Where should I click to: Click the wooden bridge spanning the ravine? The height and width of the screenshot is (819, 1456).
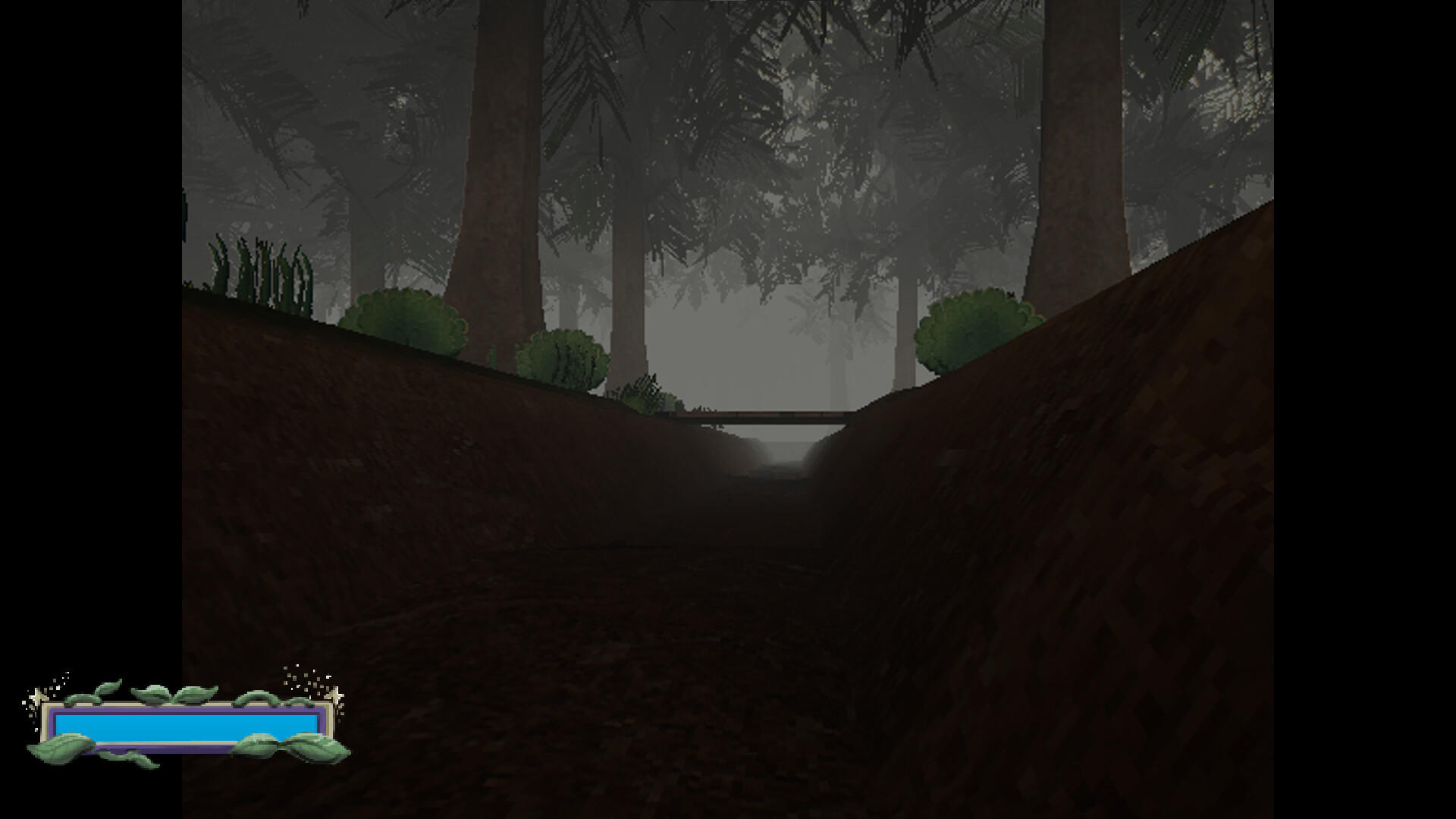(758, 416)
